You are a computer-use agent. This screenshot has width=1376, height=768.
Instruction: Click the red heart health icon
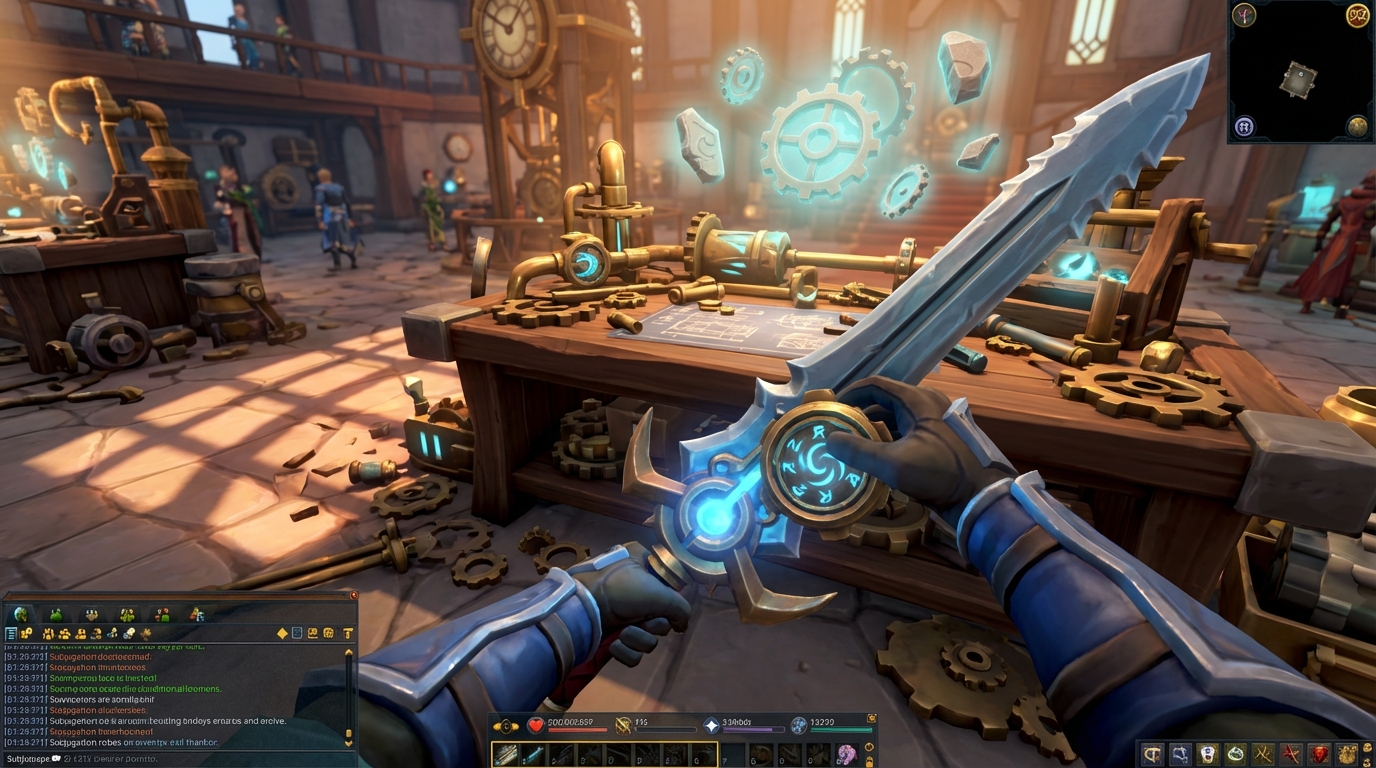pyautogui.click(x=535, y=725)
